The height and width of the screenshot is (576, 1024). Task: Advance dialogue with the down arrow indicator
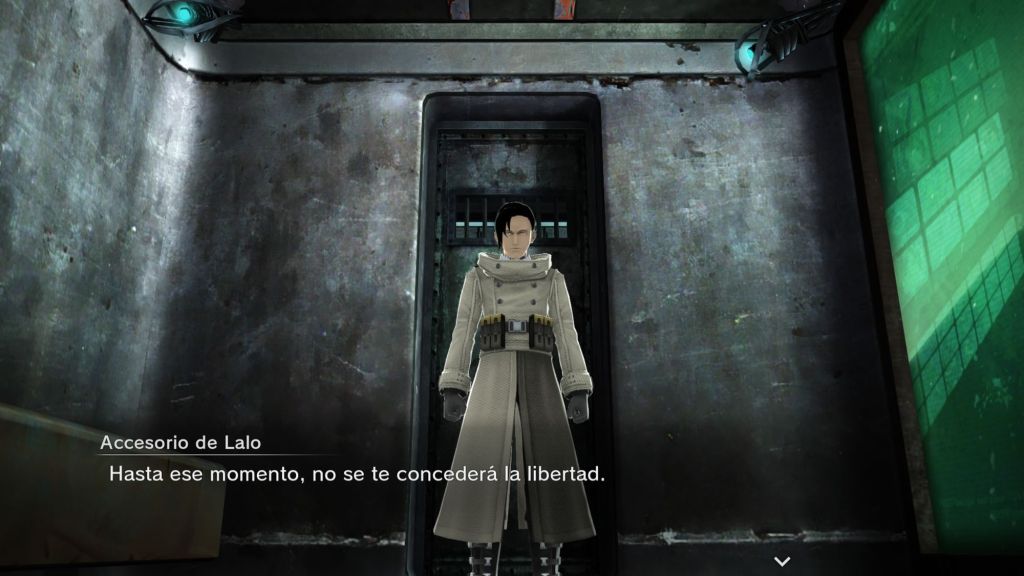tap(782, 562)
